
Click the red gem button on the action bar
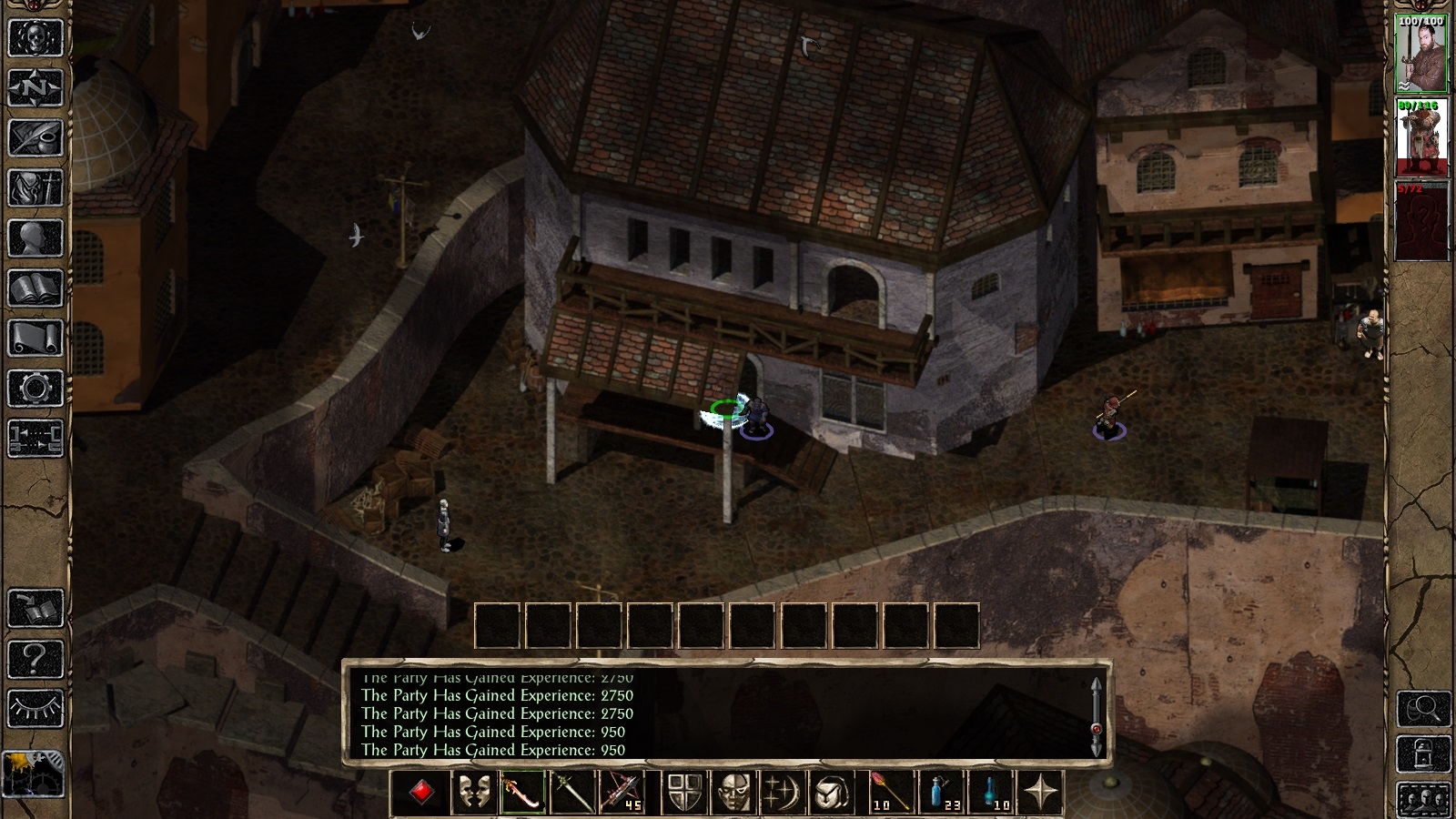point(421,792)
